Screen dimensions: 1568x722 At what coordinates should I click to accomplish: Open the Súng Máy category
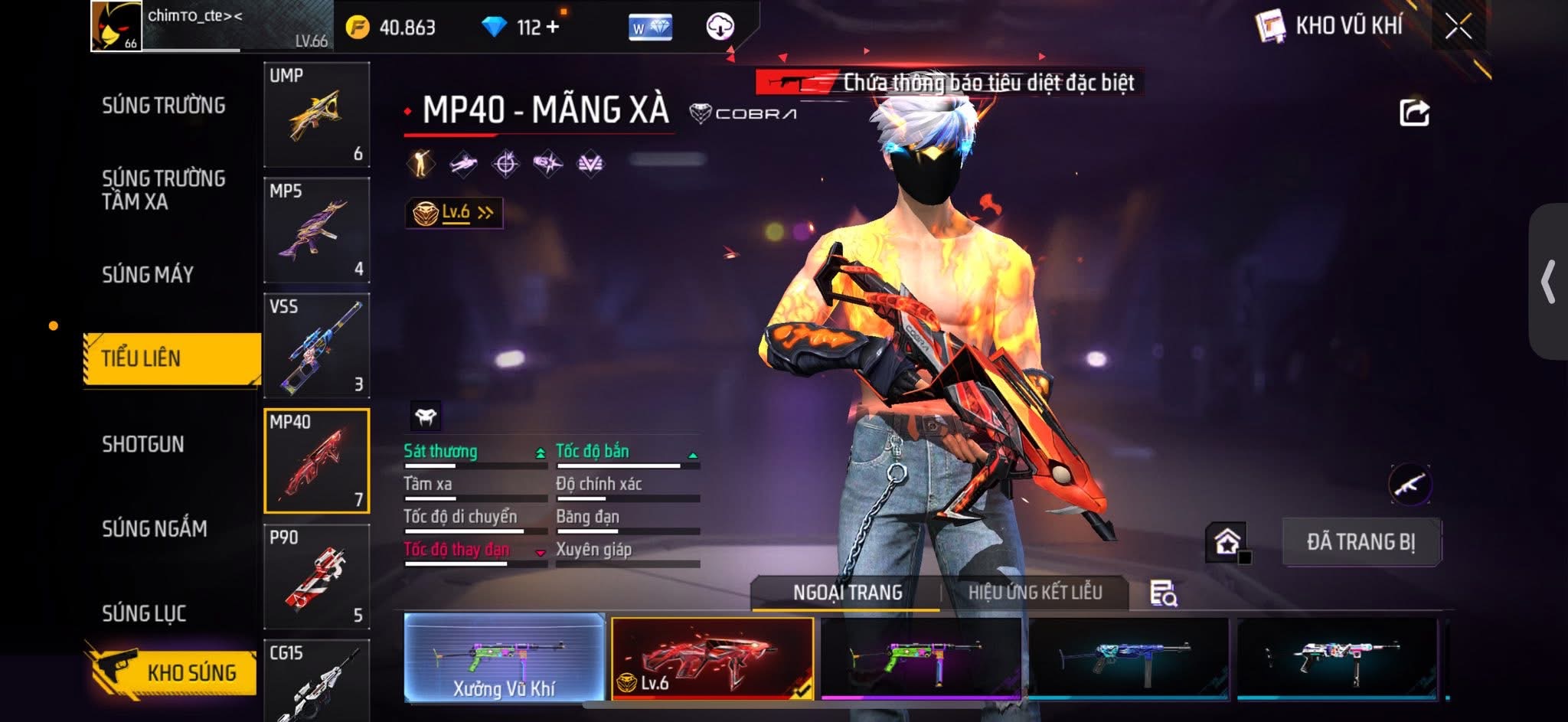[148, 275]
